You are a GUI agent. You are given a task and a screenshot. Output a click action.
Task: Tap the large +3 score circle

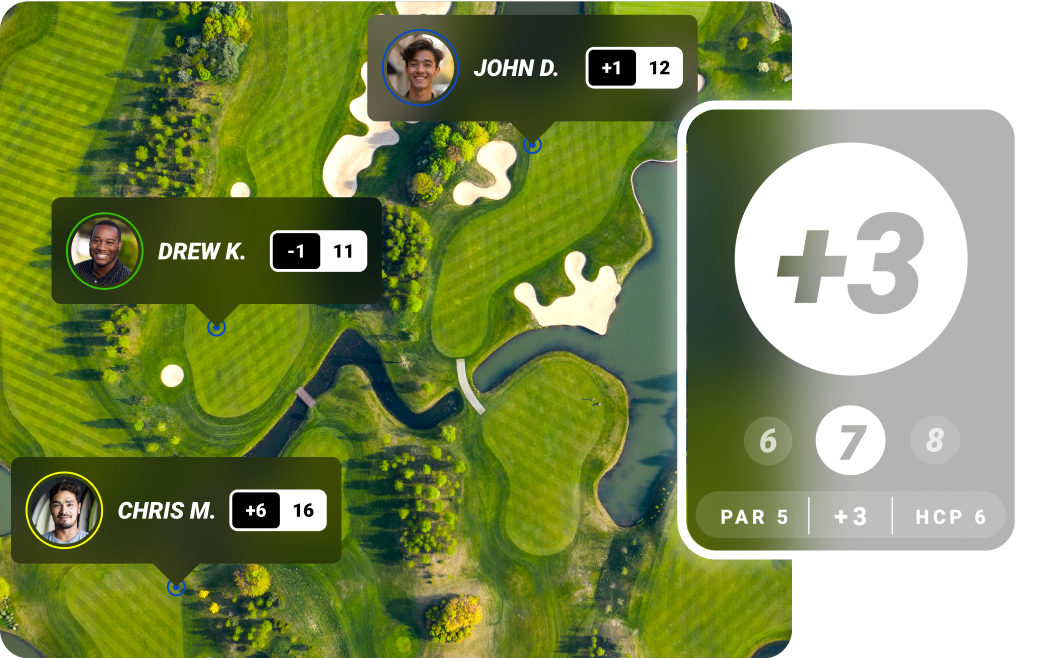pos(850,263)
